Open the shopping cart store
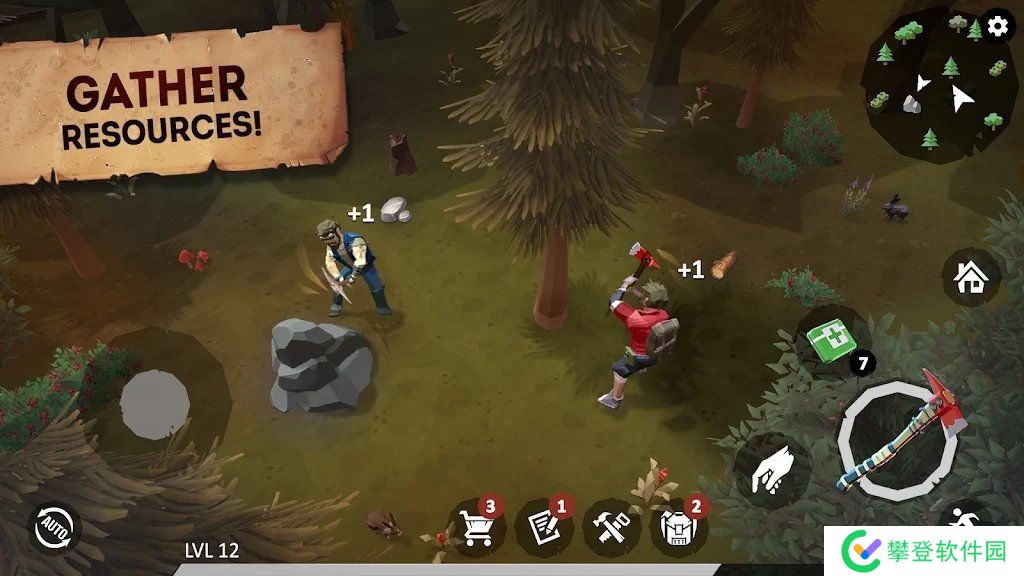Screen dimensions: 1024x576 pyautogui.click(x=476, y=526)
